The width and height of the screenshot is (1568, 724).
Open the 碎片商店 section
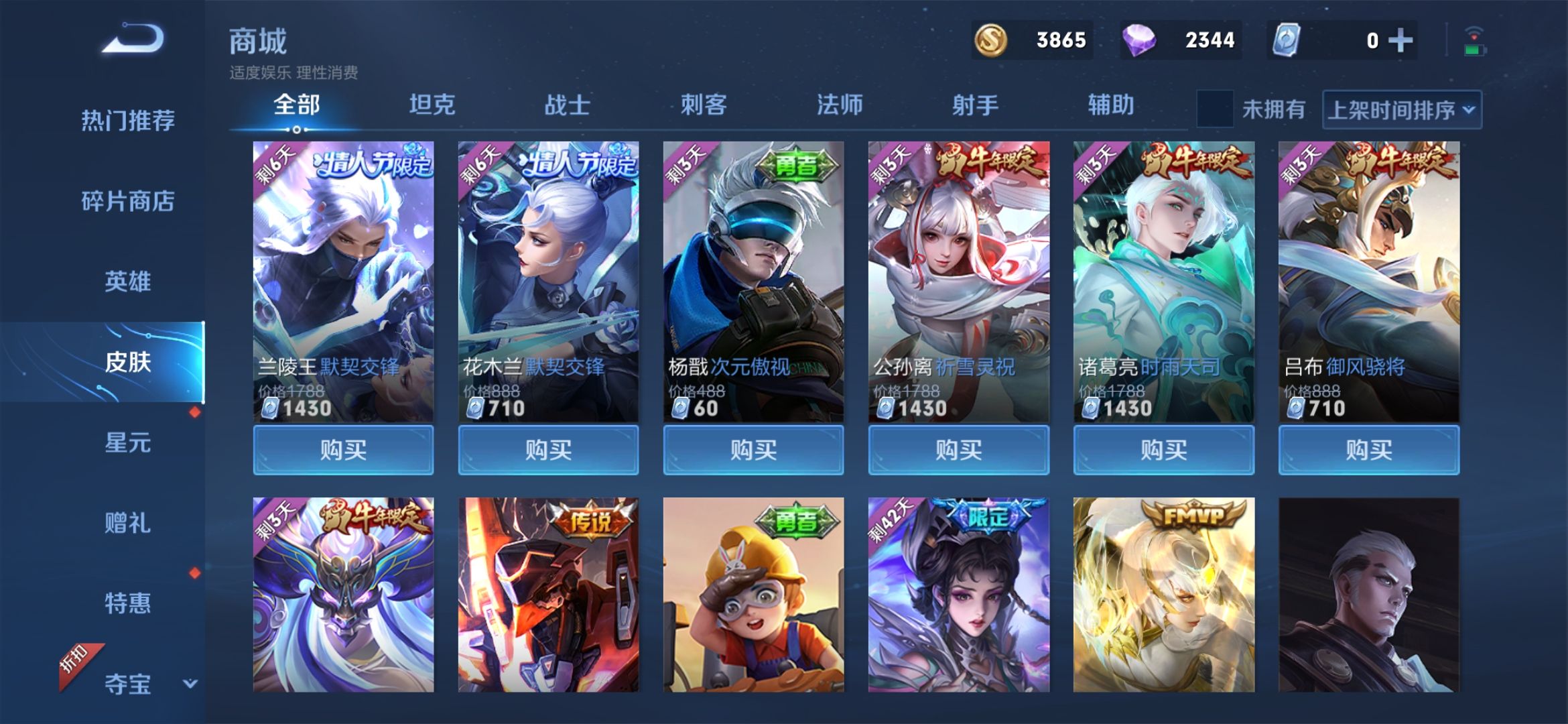tap(128, 201)
